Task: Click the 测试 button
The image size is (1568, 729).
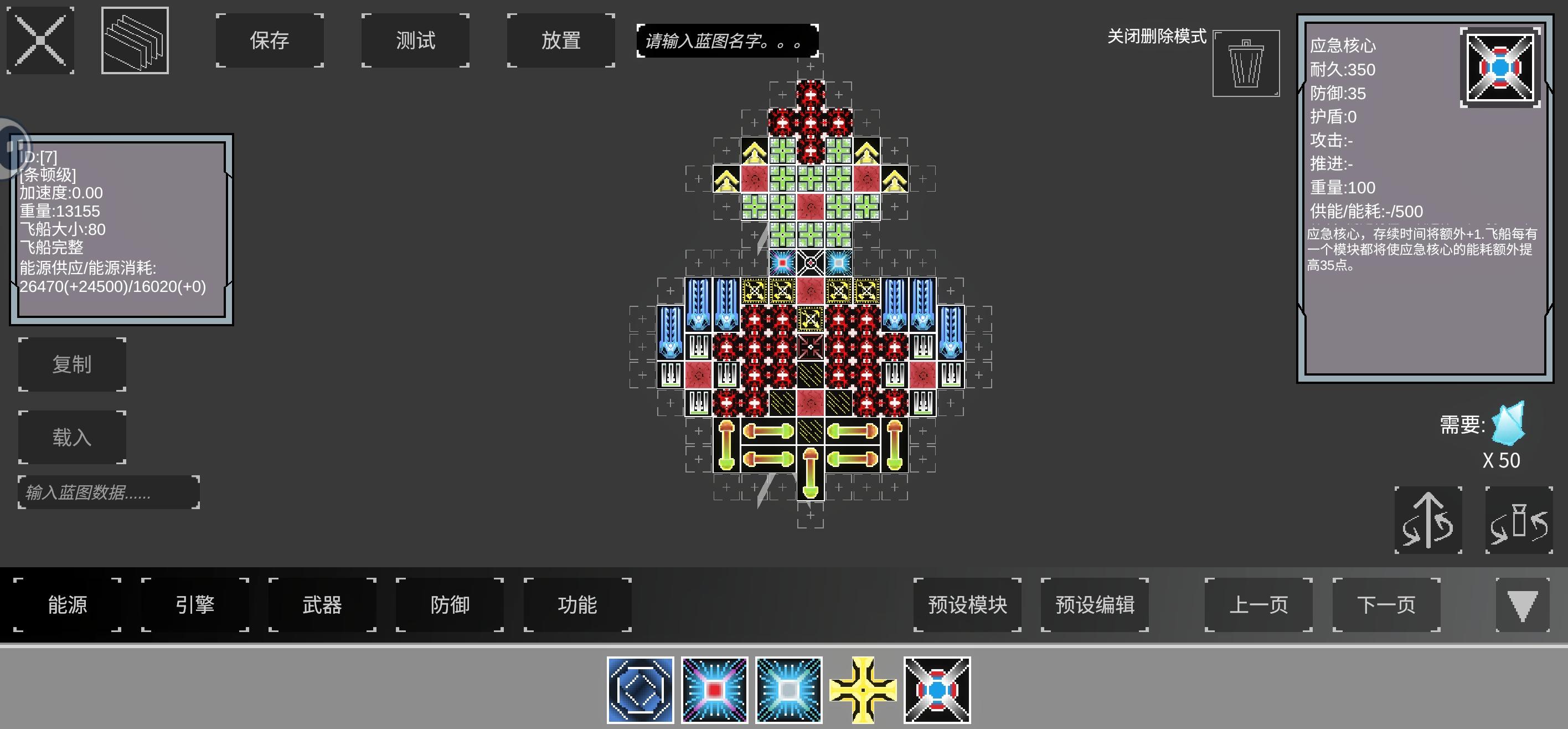Action: [415, 40]
